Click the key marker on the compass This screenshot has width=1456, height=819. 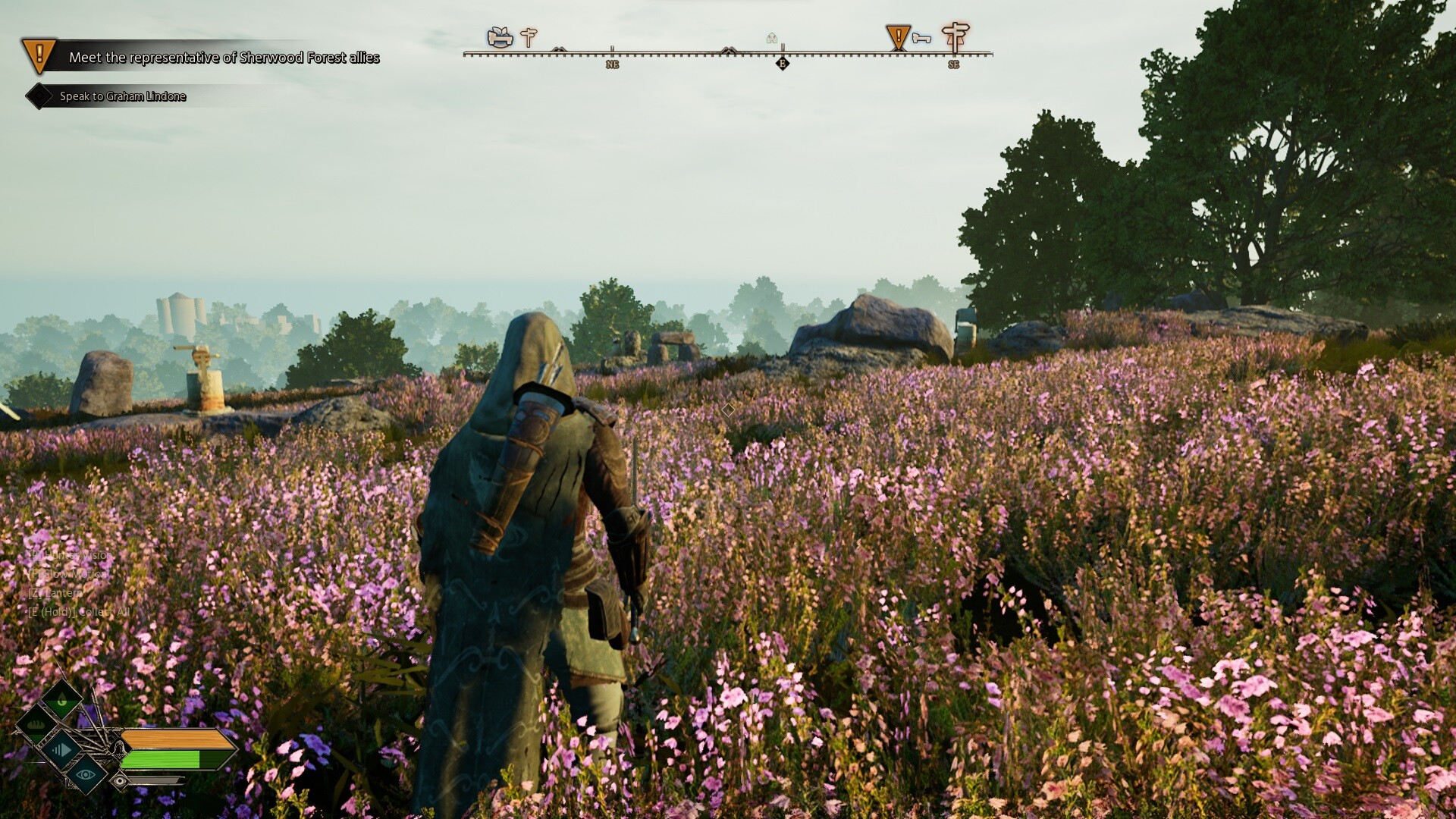(921, 38)
